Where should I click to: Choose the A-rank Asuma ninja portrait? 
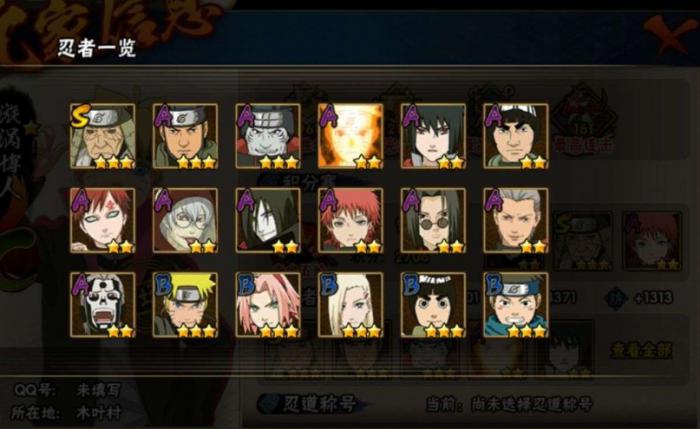pyautogui.click(x=186, y=136)
